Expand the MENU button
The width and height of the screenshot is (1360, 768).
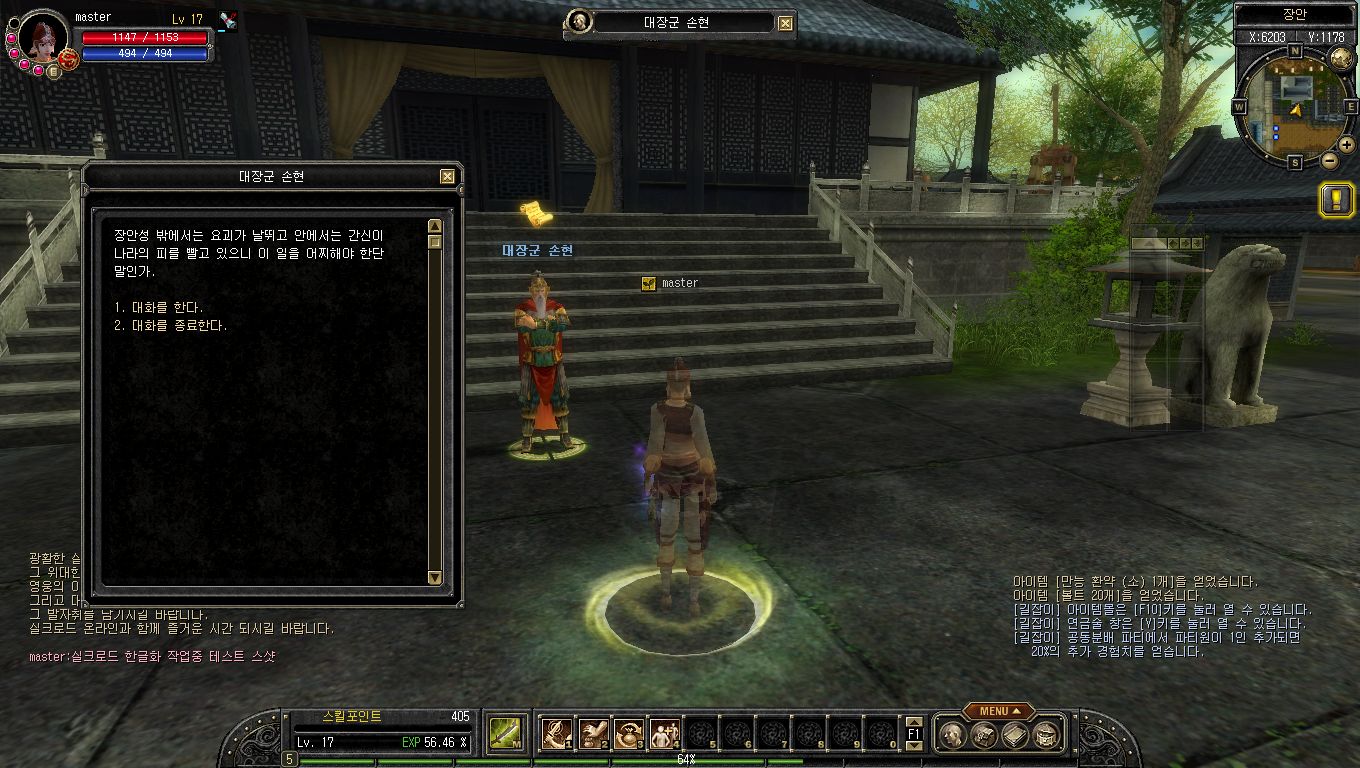(998, 711)
